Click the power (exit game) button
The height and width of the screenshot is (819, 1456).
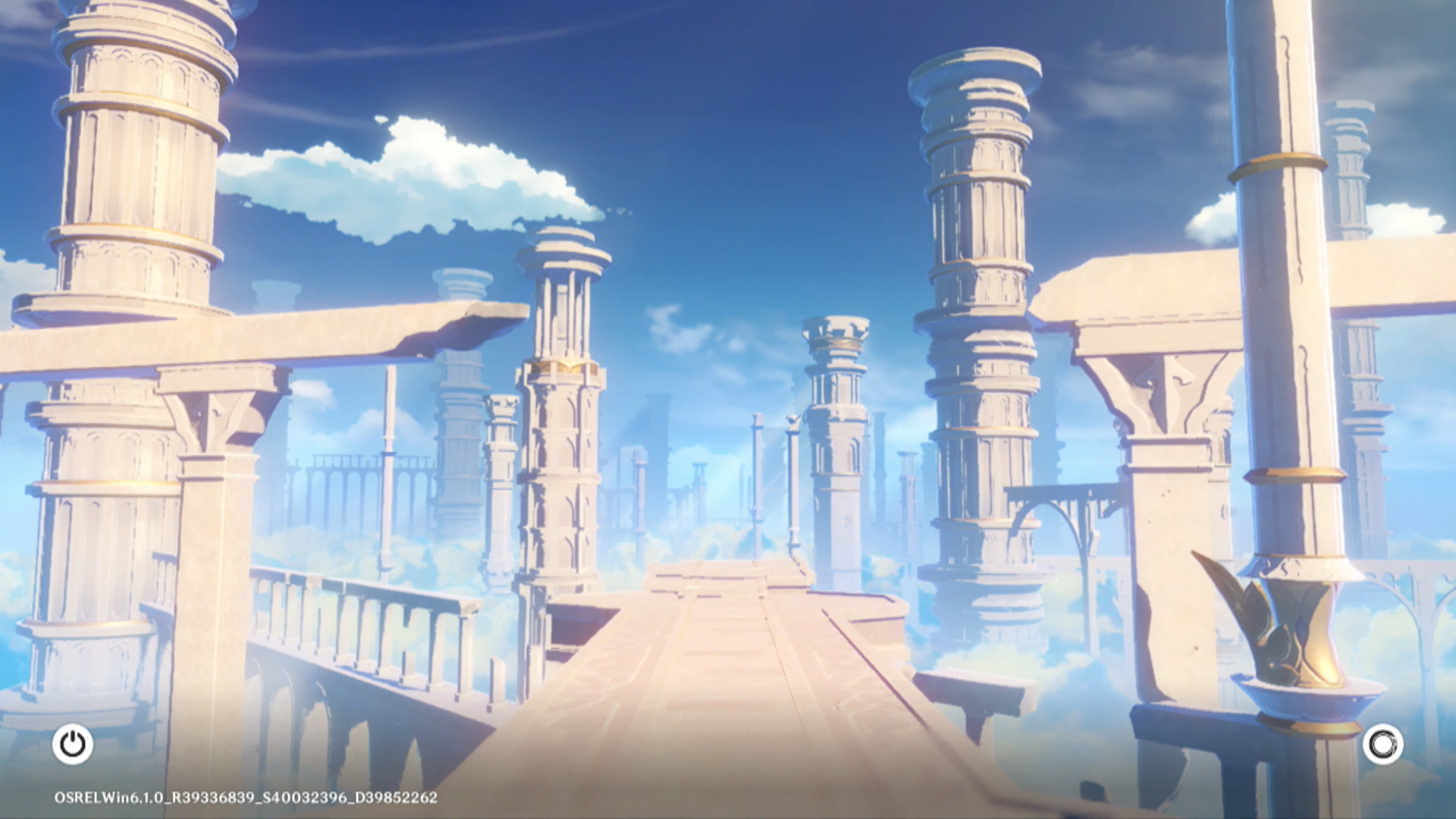pos(73,744)
